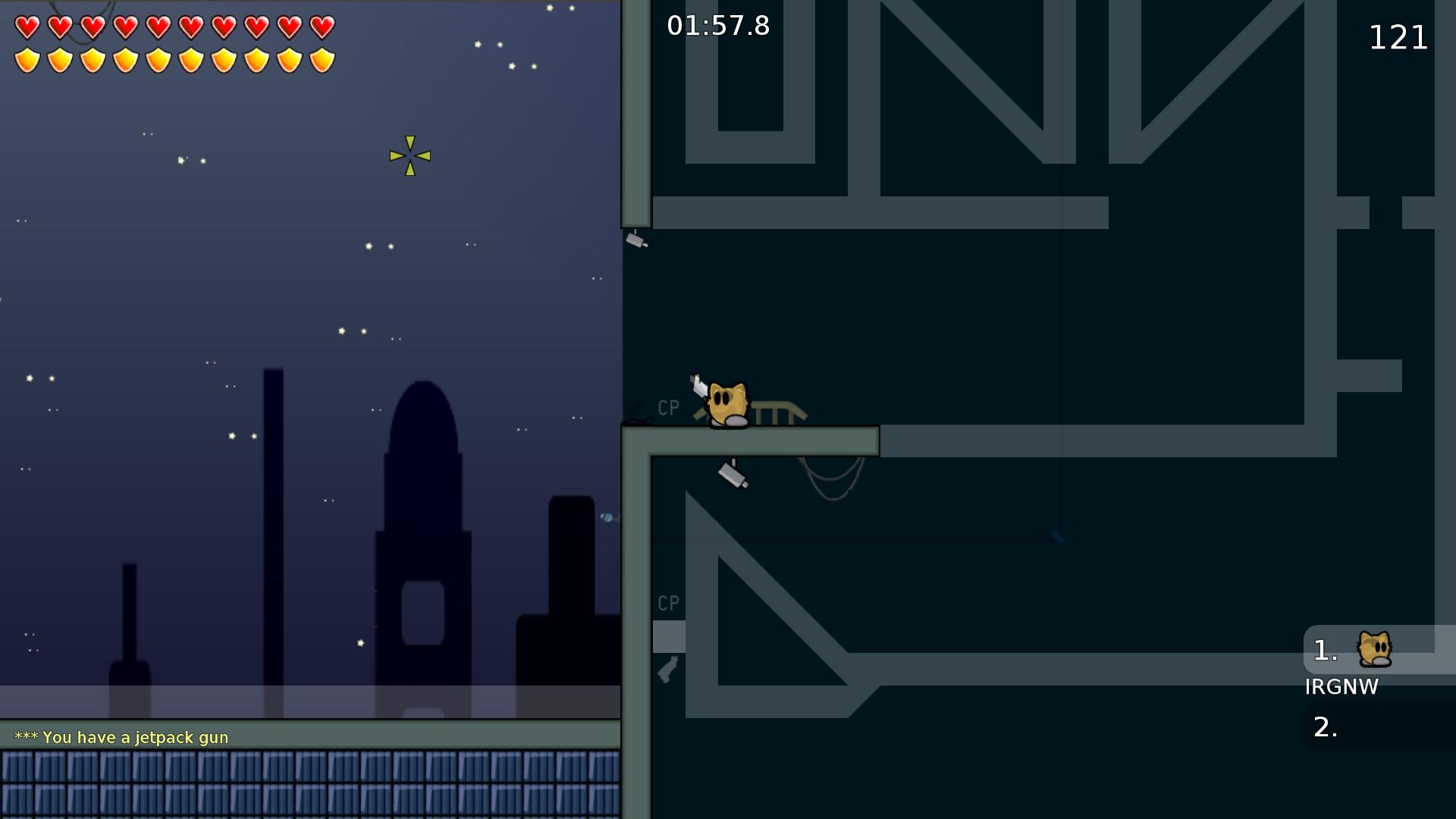
Task: Click the race timer showing 01:57.8
Action: coord(718,26)
